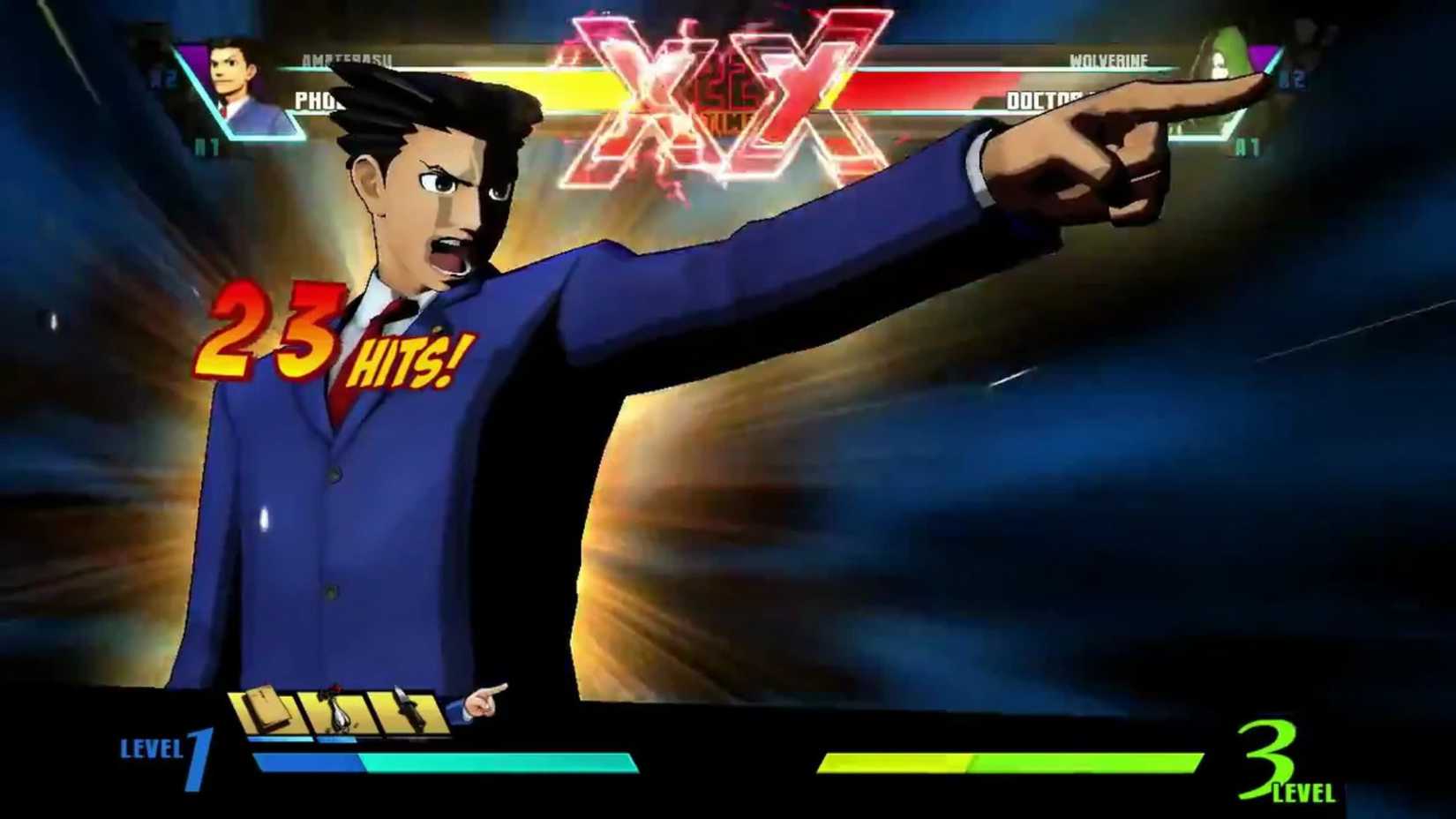Click the pointing finger cursor beside the evidence
The height and width of the screenshot is (819, 1456).
481,702
